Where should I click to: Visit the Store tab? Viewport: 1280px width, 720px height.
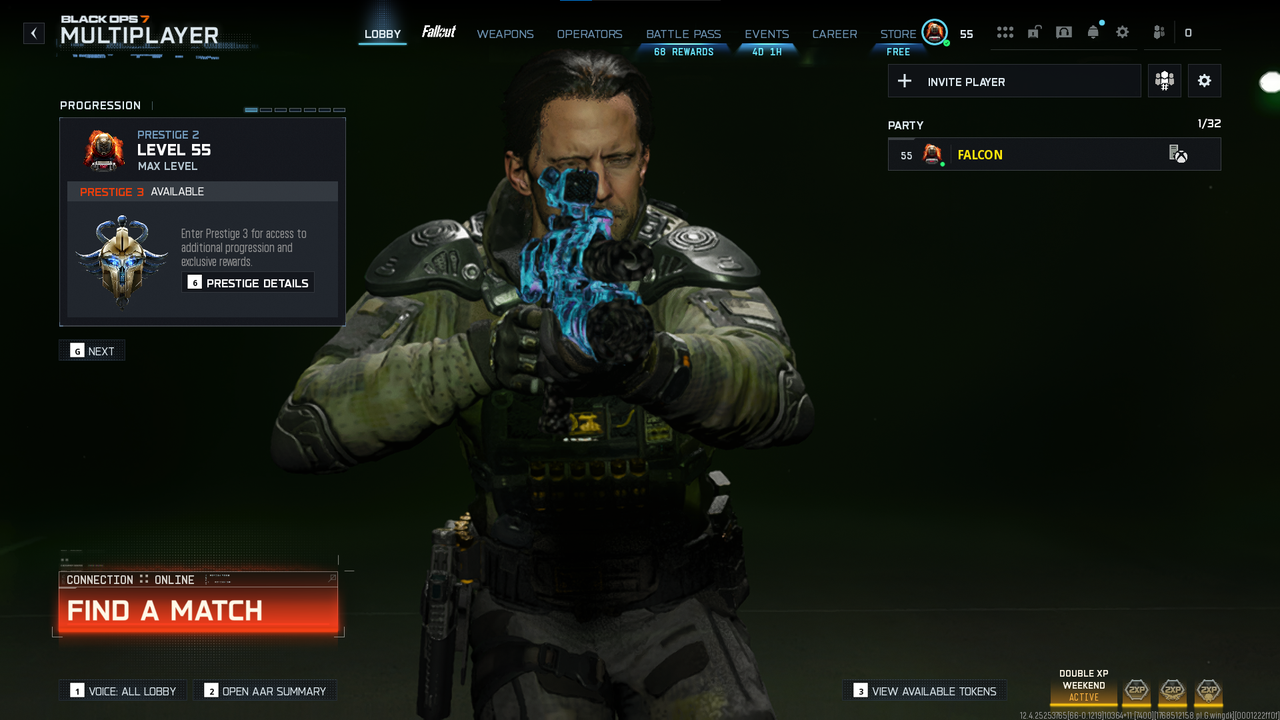pos(898,34)
